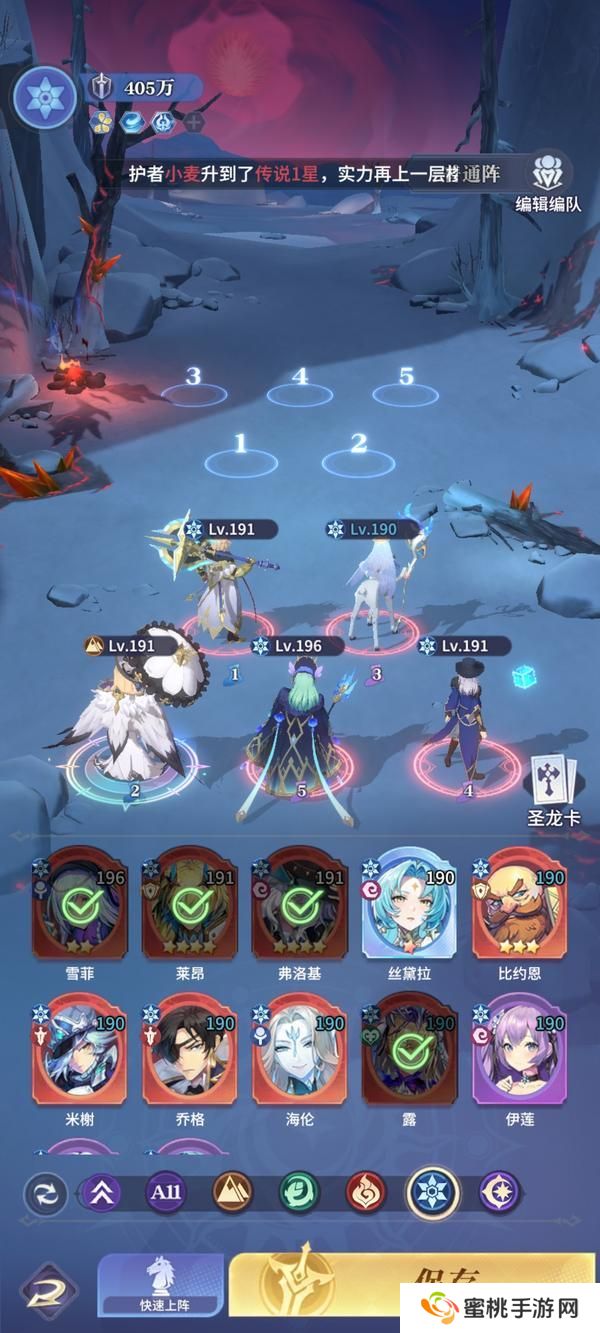600x1333 pixels.
Task: Open the 编辑编队 team editor
Action: point(546,181)
